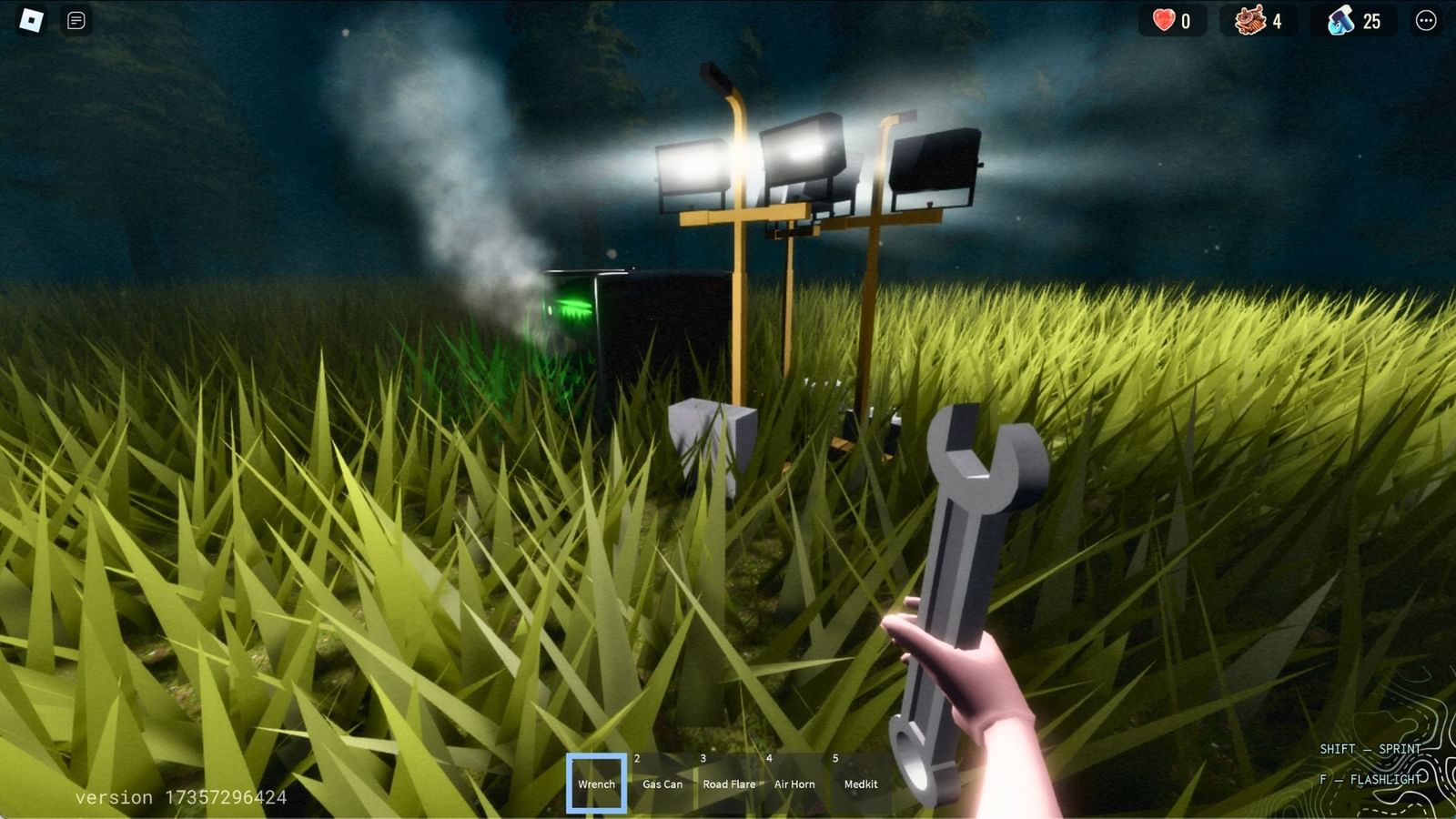Click hotbar slot number 2
The height and width of the screenshot is (819, 1456).
click(x=635, y=757)
